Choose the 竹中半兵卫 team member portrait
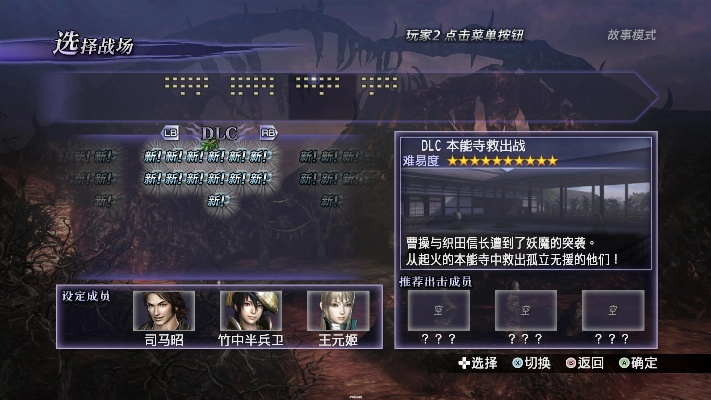 click(251, 311)
